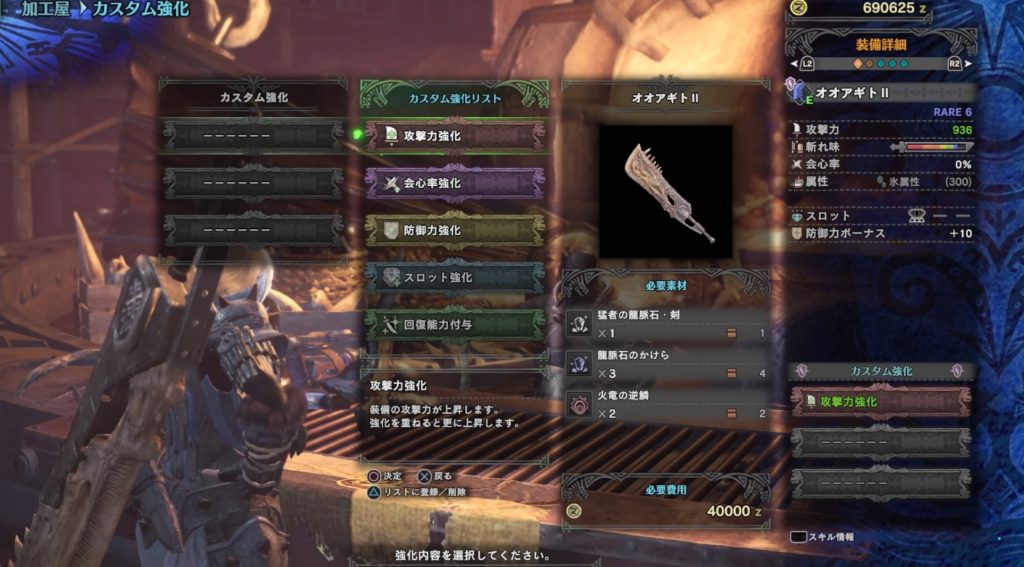Choose the 会心率強化 upgrade option

tap(455, 183)
